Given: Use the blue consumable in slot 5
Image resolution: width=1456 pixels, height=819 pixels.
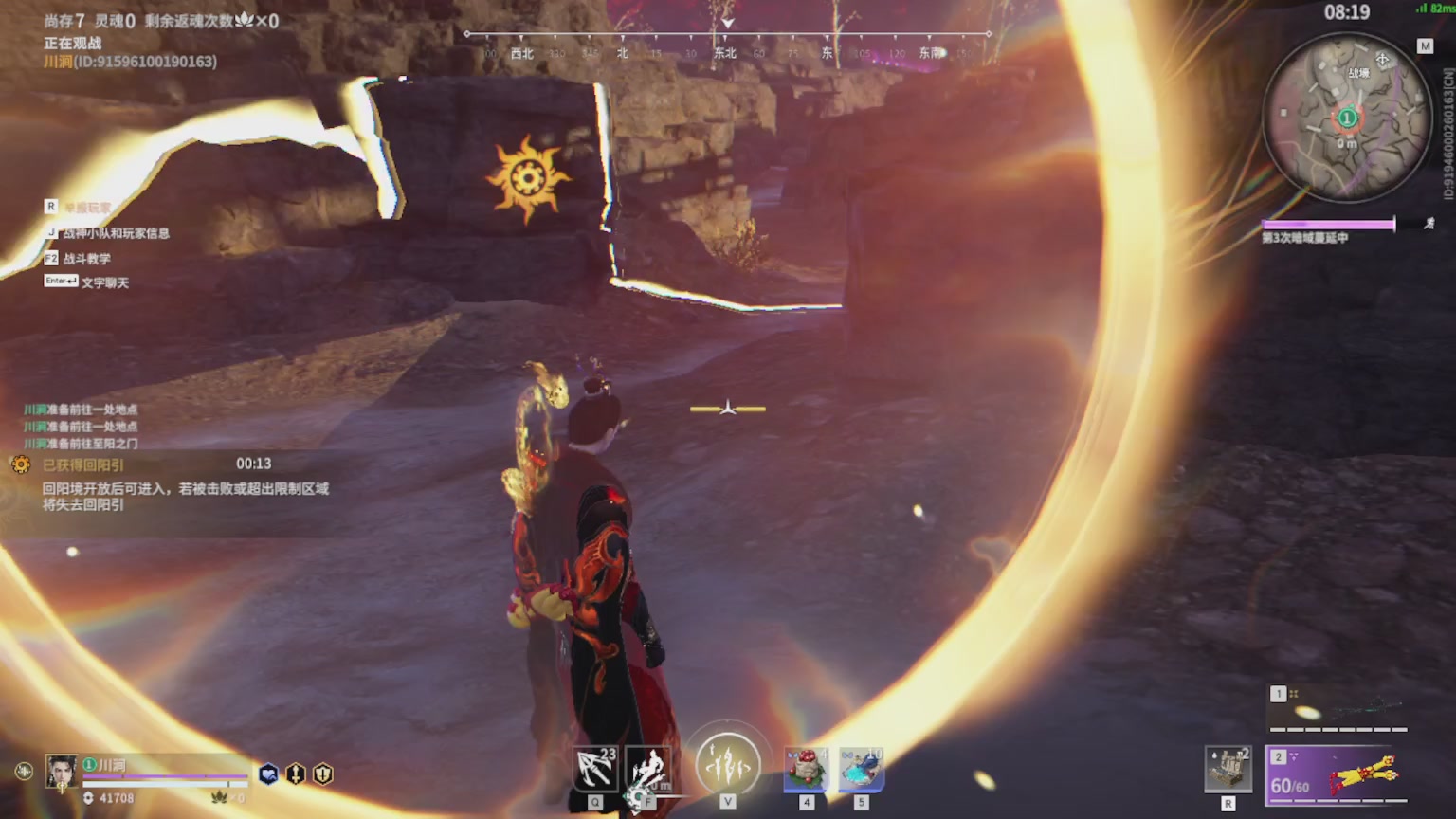Looking at the screenshot, I should coord(861,769).
